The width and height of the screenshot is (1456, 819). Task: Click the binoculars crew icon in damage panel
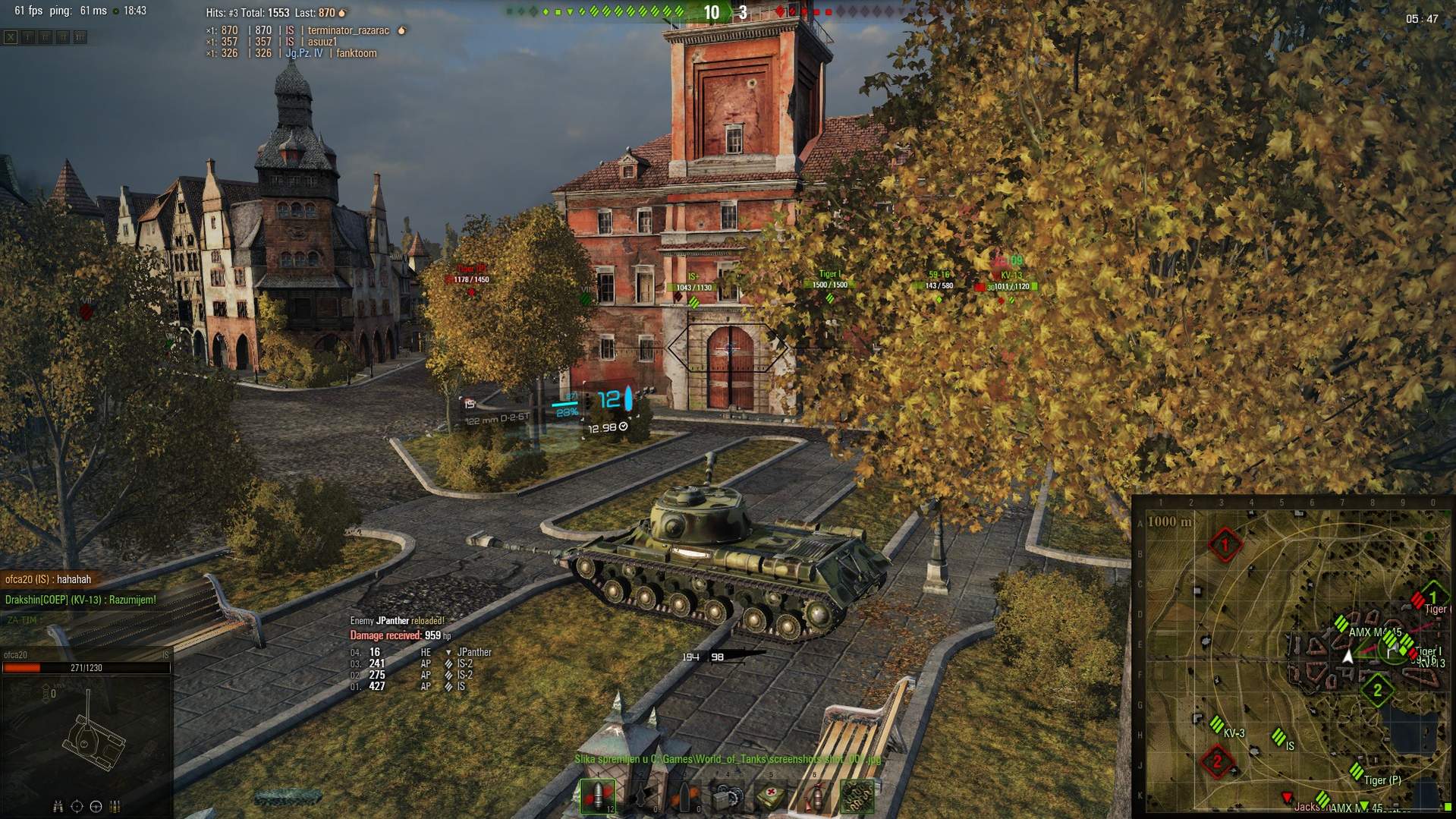coord(58,806)
